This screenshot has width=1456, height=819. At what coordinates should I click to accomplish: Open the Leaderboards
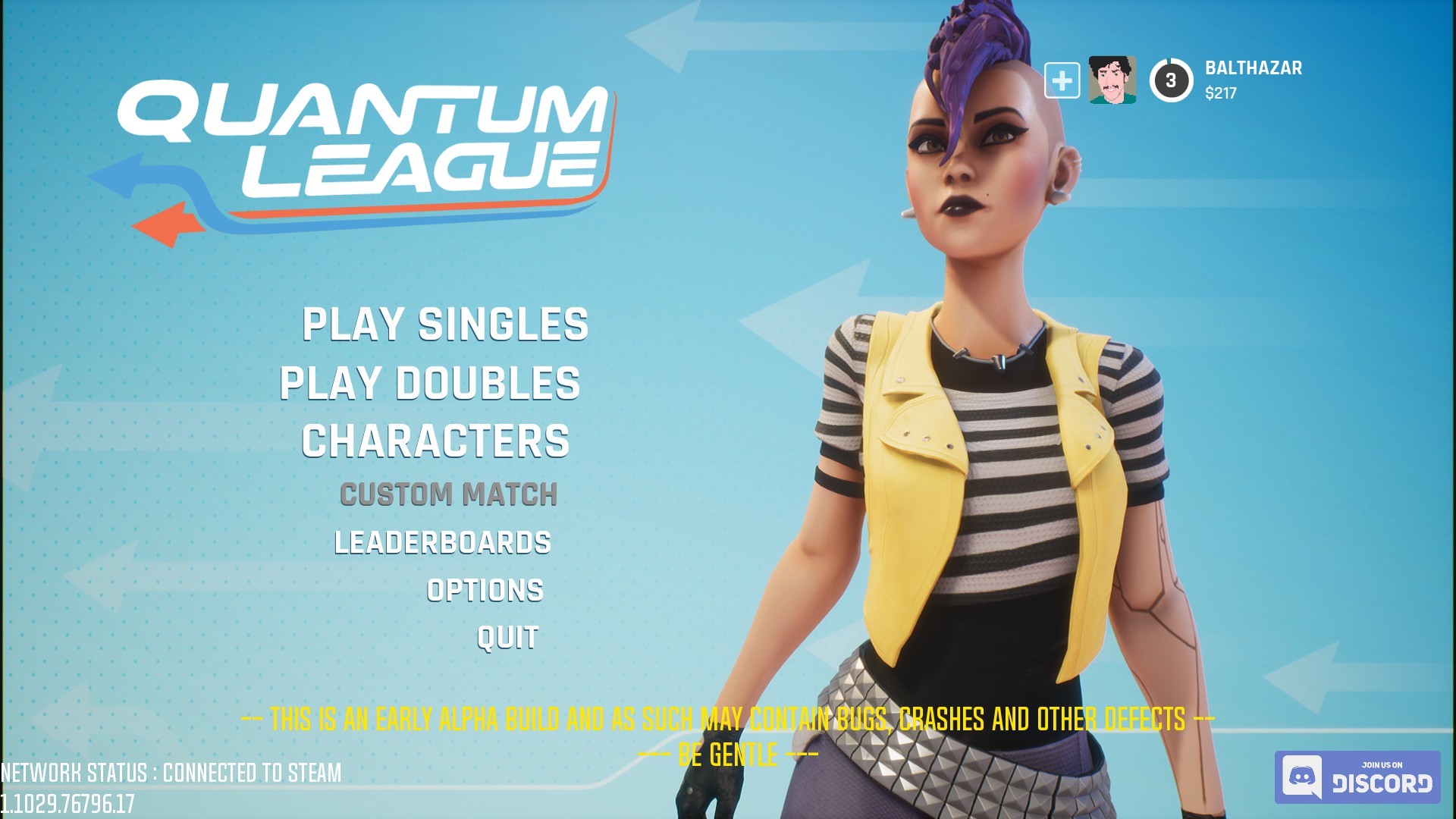pyautogui.click(x=444, y=541)
